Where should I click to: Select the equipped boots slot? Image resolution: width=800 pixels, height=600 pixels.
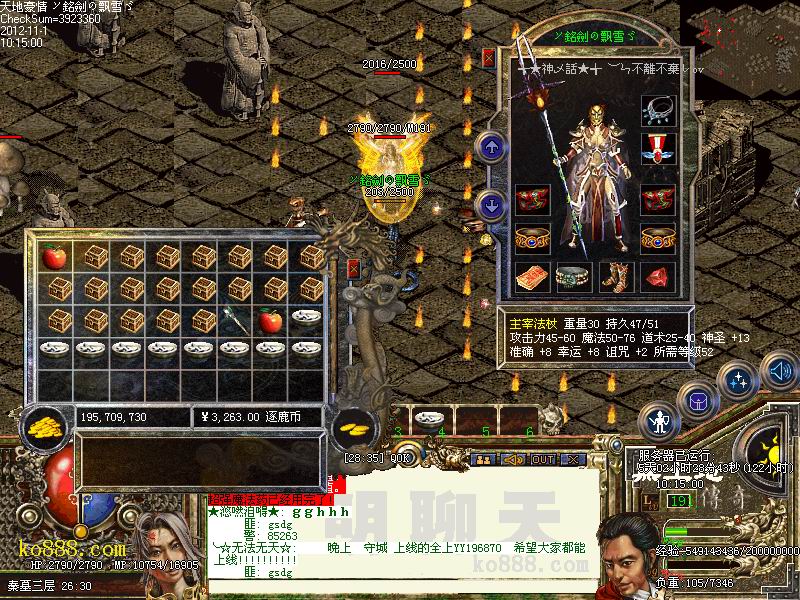point(616,277)
